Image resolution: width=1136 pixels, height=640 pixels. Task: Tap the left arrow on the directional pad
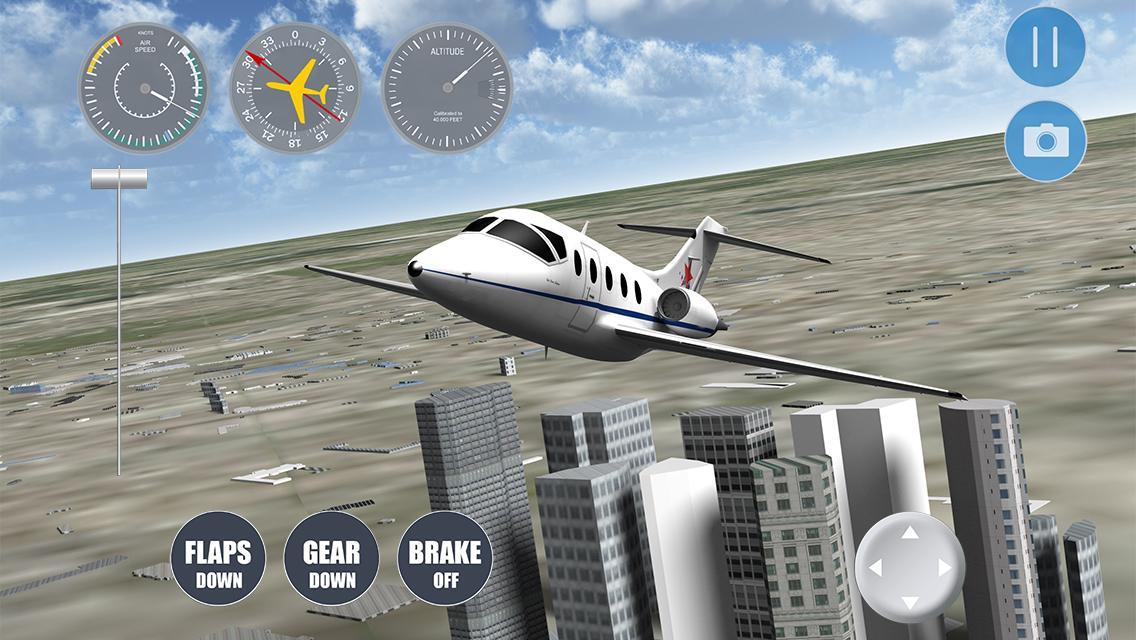[875, 568]
